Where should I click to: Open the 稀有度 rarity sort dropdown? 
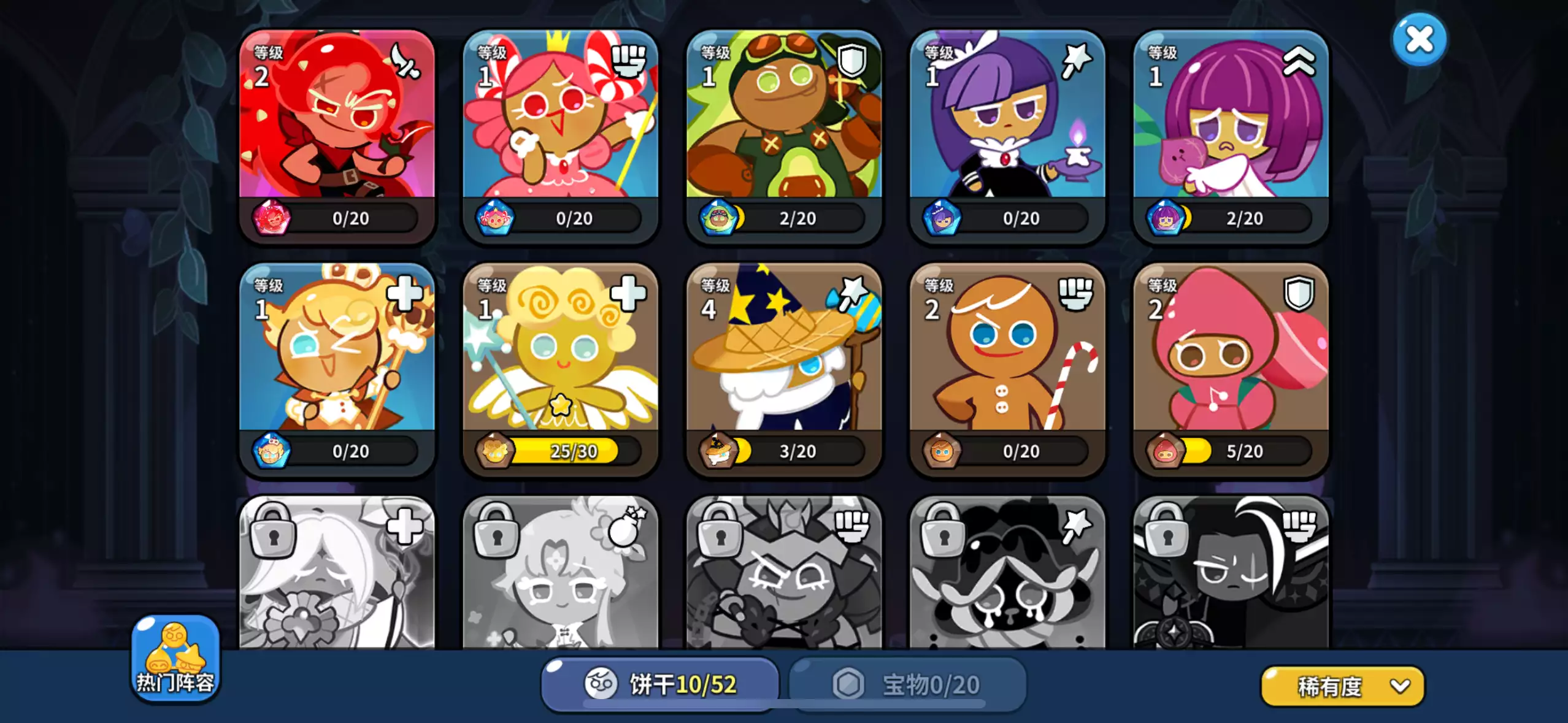pyautogui.click(x=1342, y=686)
